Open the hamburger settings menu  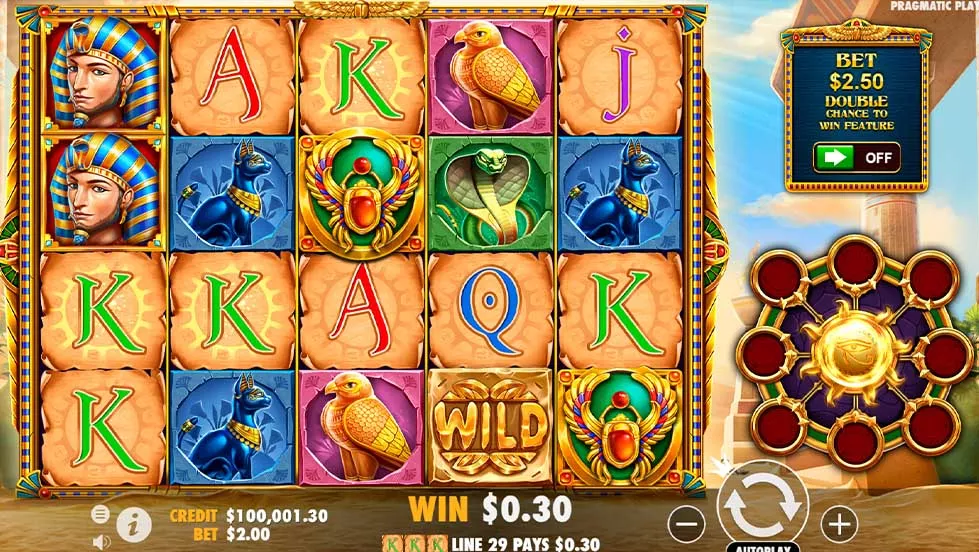[x=100, y=514]
